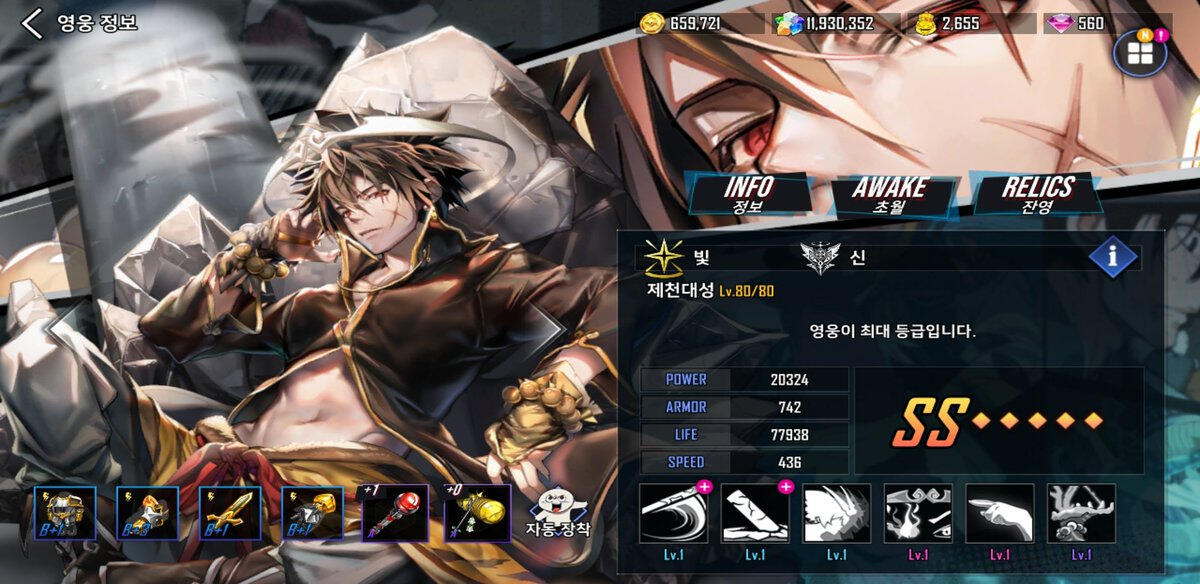Screen dimensions: 1200x584
Task: Select the golden sword equipment slot
Action: [230, 513]
